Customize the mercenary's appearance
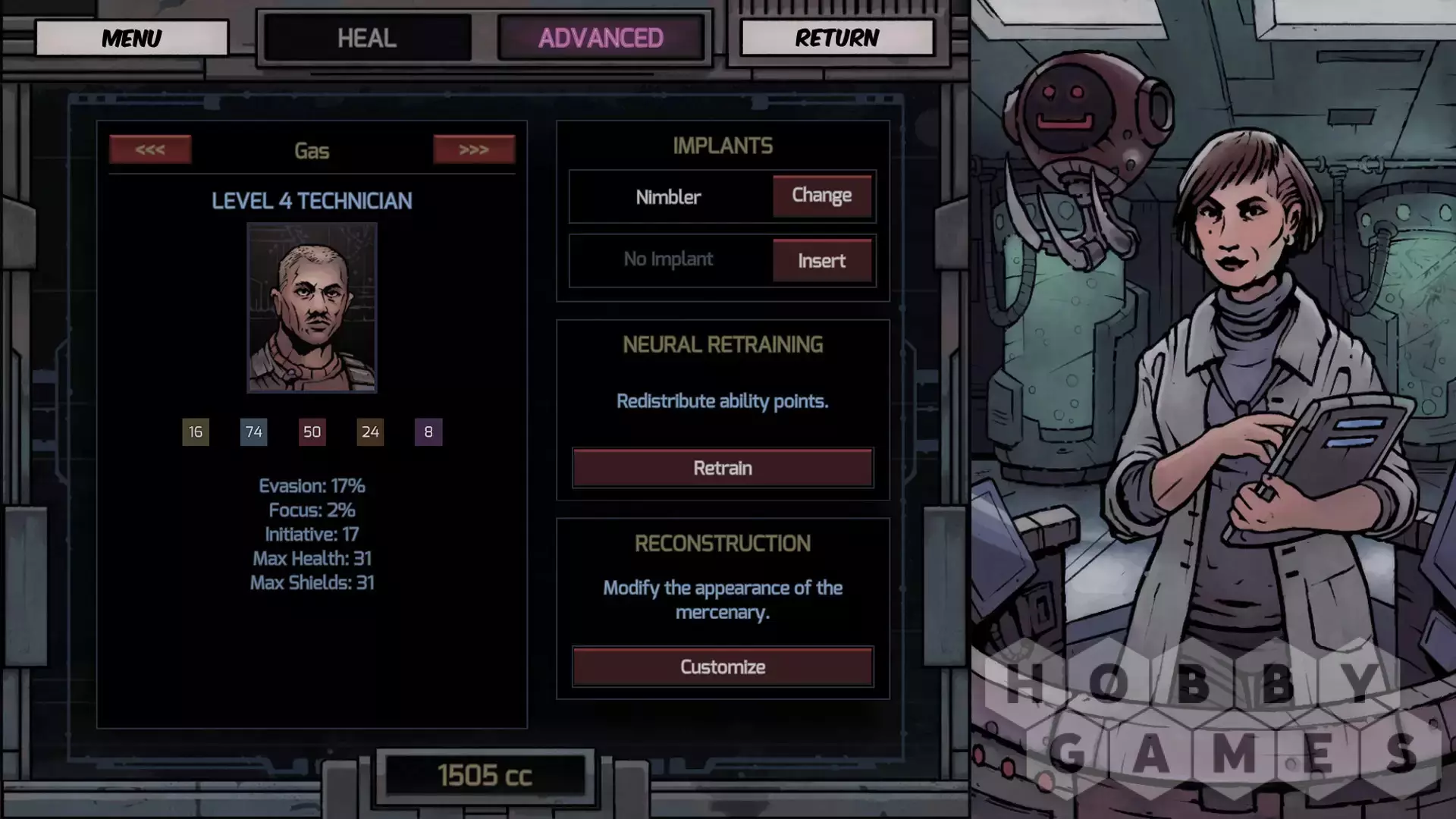Screen dimensions: 1456x819 coord(722,667)
